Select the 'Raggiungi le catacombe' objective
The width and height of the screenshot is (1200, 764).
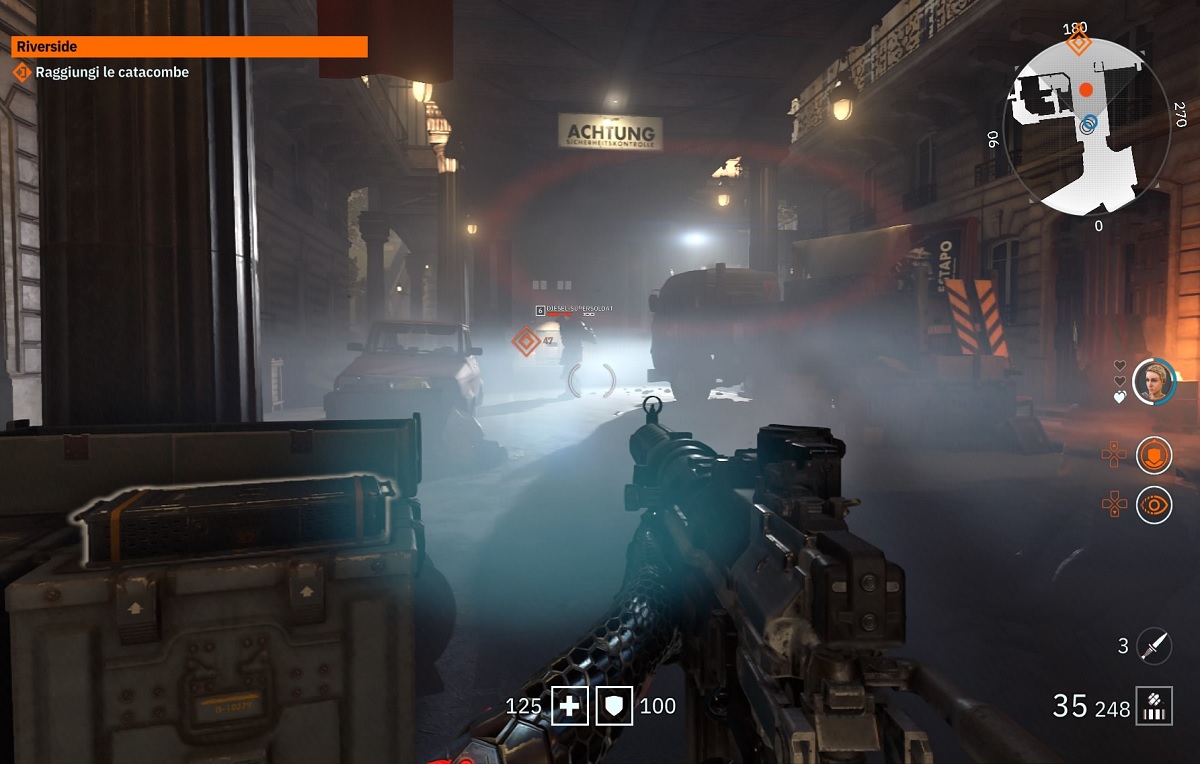coord(111,72)
